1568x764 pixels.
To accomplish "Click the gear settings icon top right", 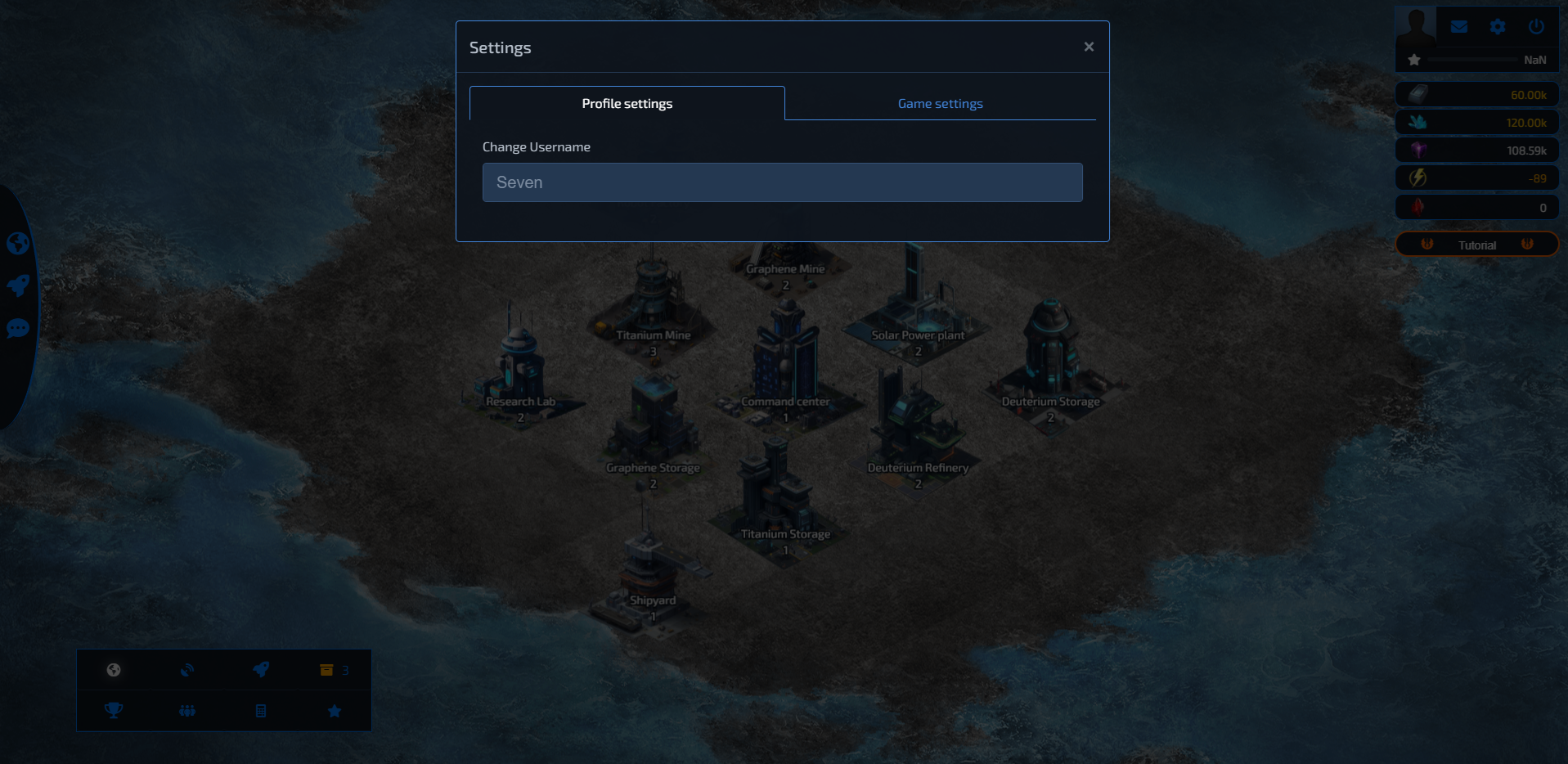I will pyautogui.click(x=1498, y=26).
